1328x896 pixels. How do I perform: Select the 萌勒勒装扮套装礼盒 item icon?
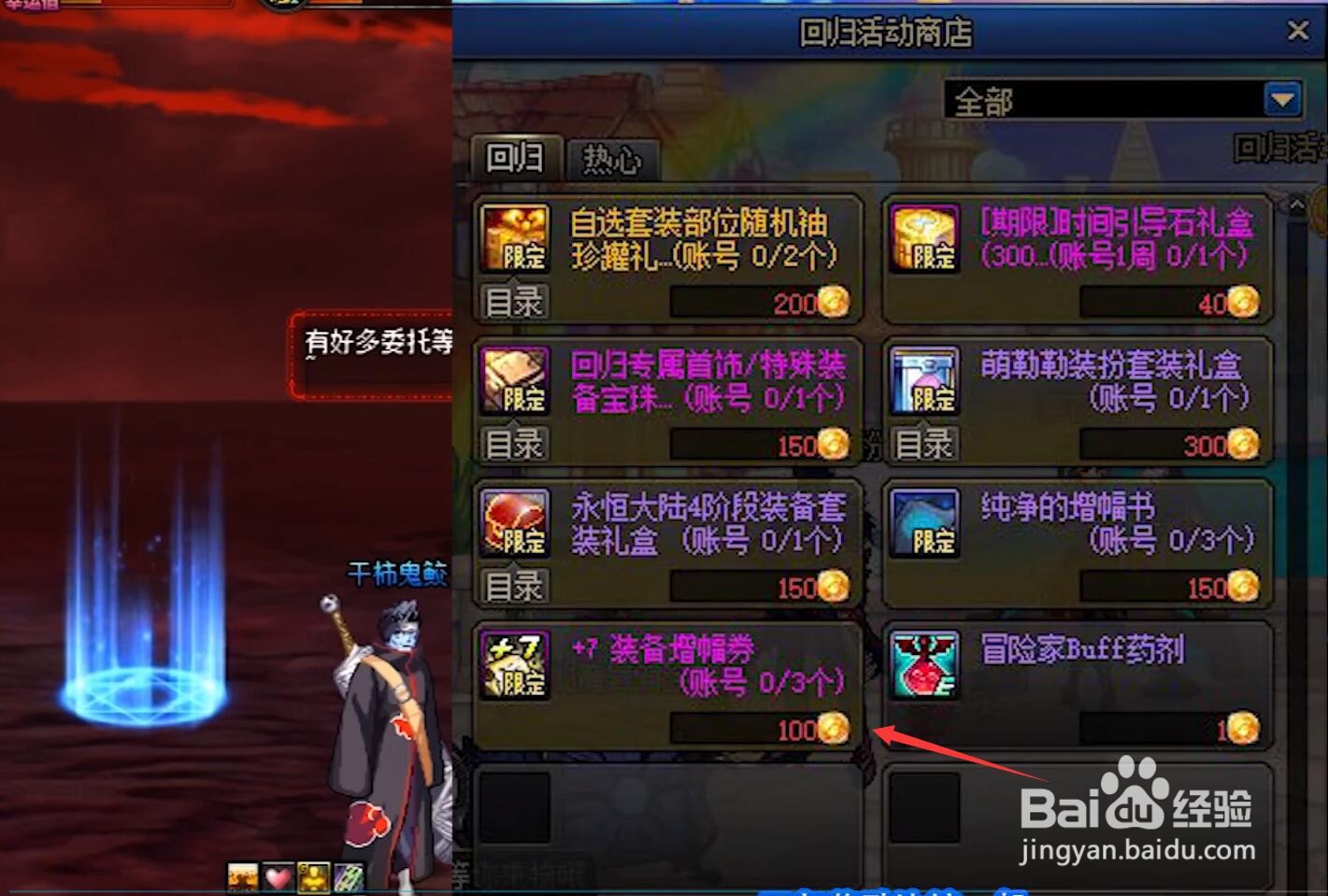click(x=923, y=381)
